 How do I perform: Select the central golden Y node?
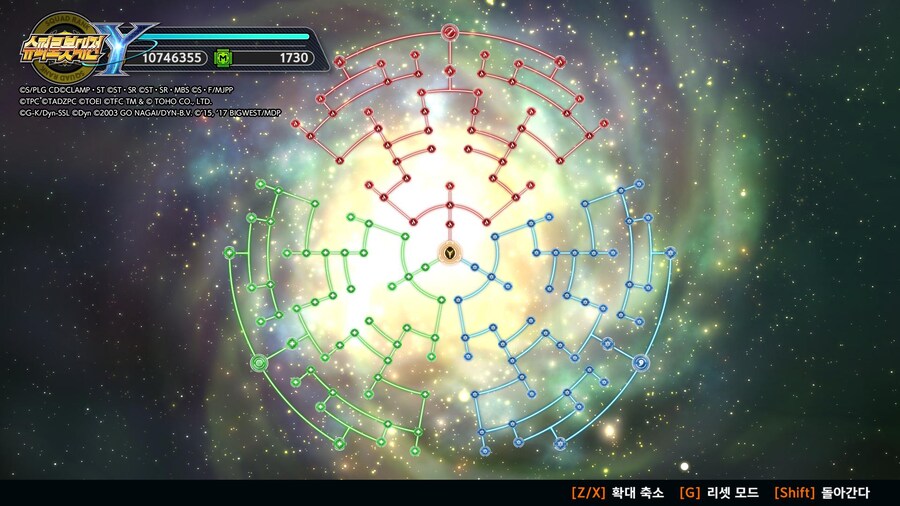[450, 252]
